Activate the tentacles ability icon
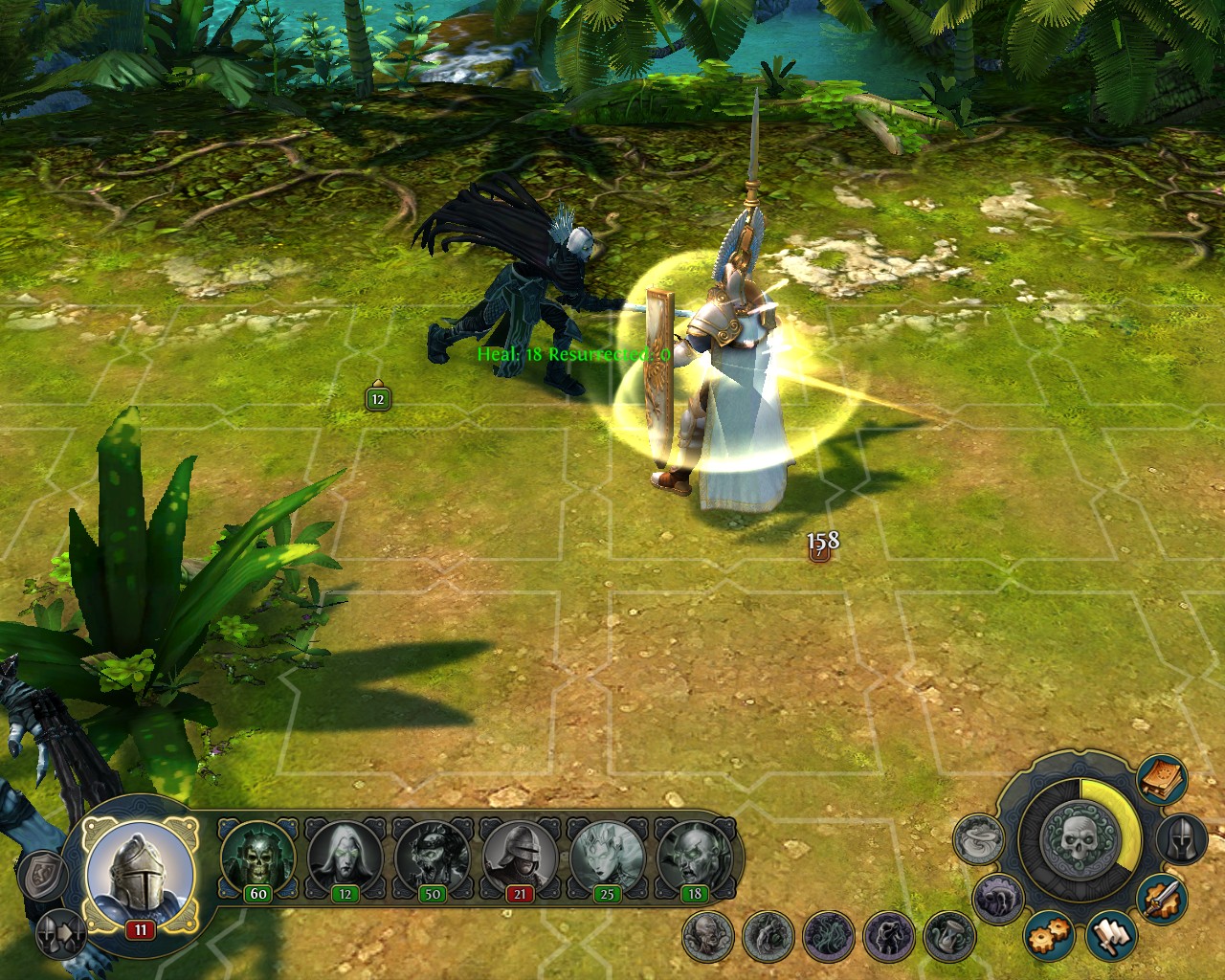The image size is (1225, 980). point(829,936)
